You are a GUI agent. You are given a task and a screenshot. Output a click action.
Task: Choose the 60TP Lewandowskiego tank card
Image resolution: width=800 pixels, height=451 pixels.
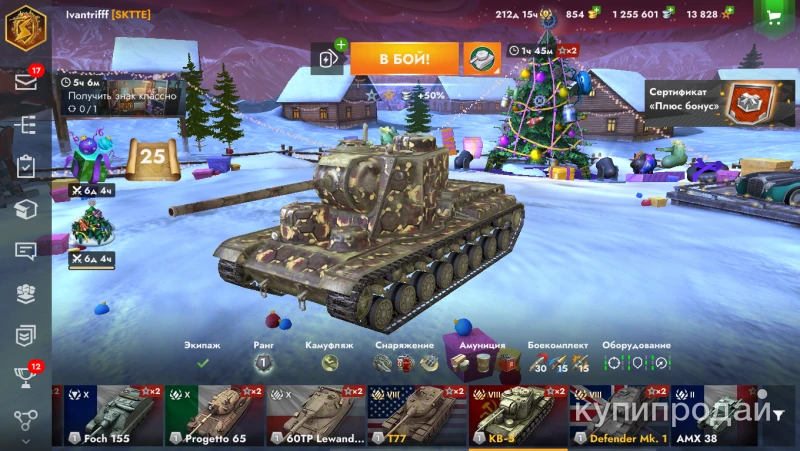(316, 415)
